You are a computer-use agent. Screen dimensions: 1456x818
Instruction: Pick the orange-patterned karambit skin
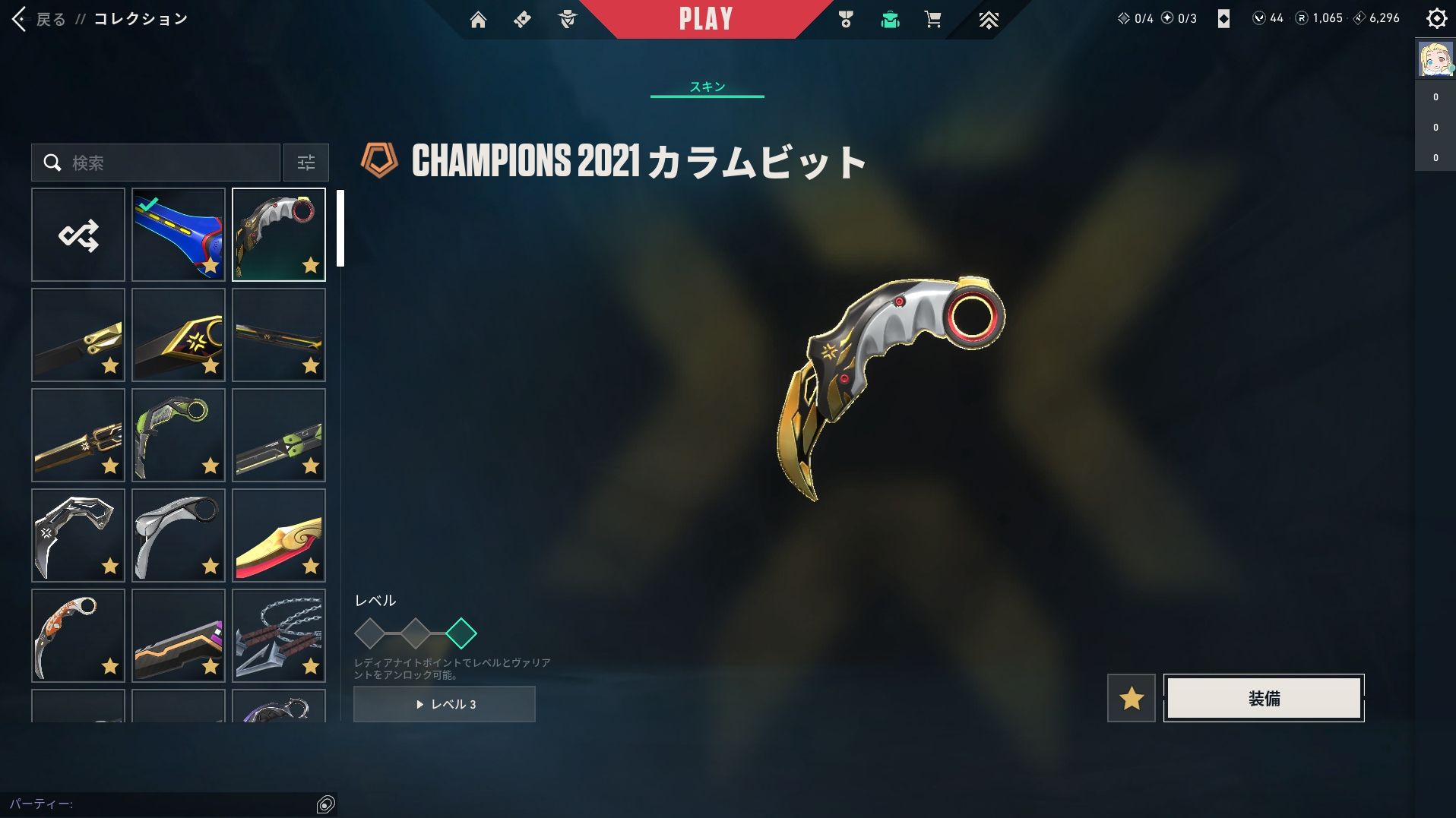point(78,636)
